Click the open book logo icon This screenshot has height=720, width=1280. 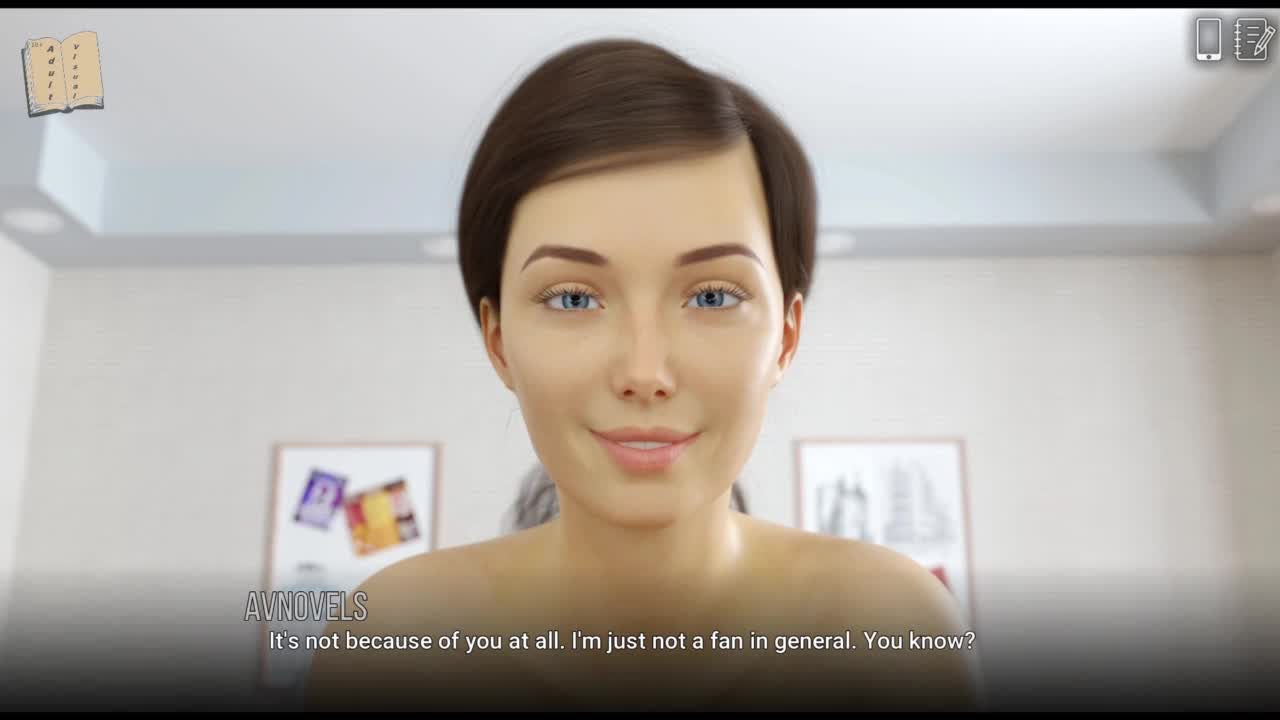[63, 73]
